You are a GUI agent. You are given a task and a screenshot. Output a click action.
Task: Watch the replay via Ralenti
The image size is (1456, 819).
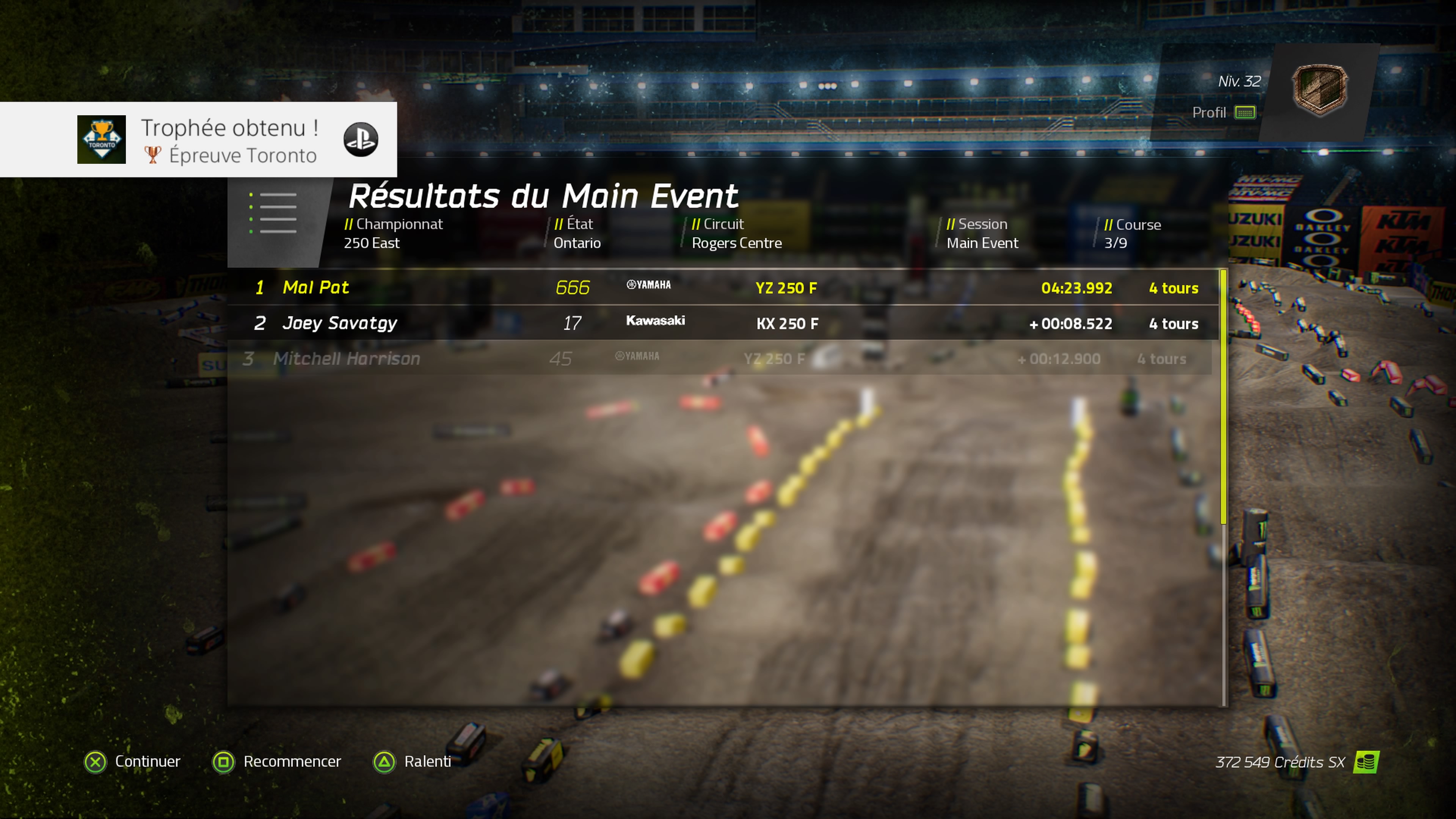412,761
